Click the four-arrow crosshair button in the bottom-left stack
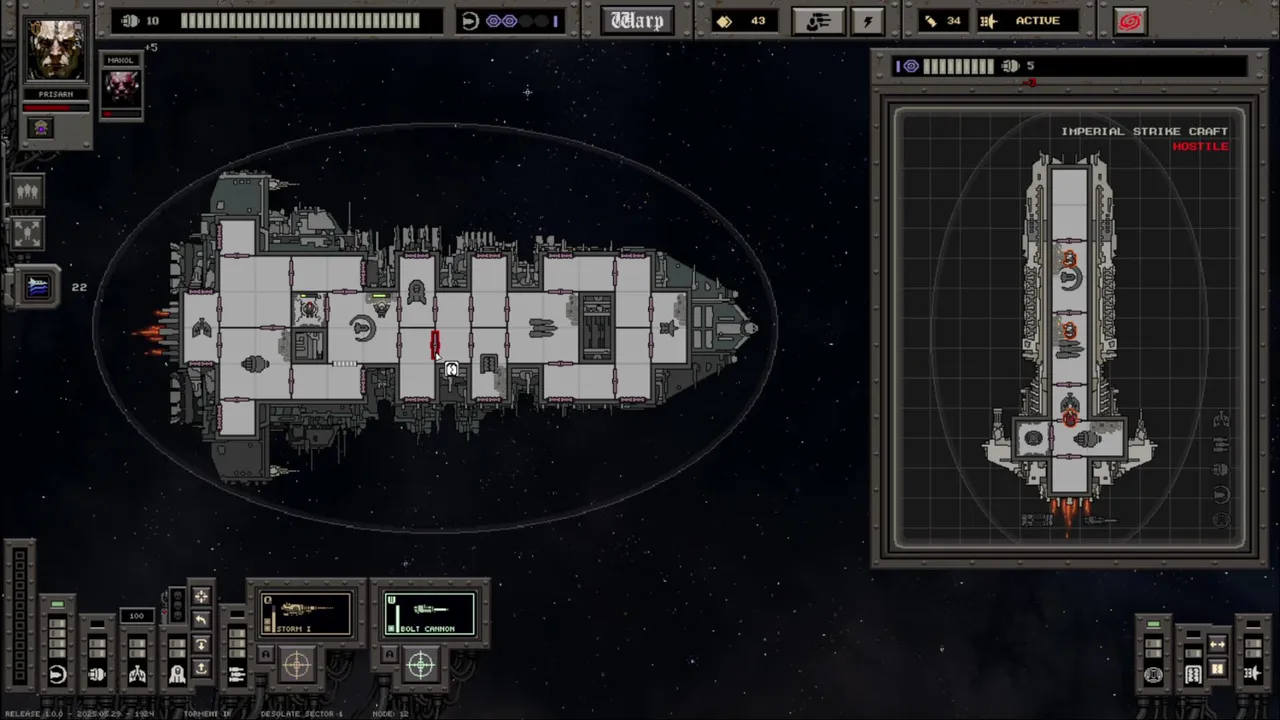This screenshot has height=720, width=1280. pos(201,597)
